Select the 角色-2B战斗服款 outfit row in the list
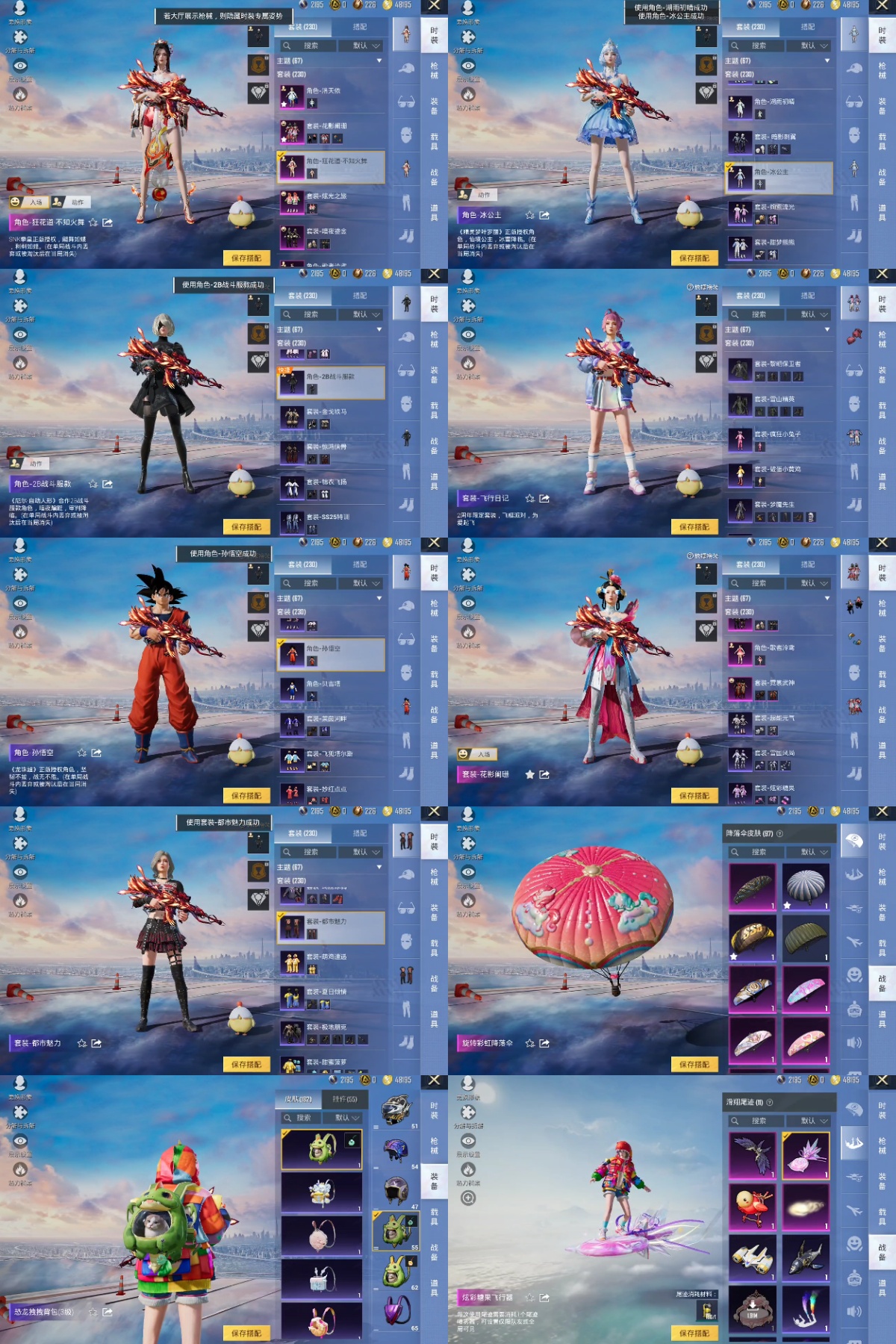Screen dimensions: 896x1344 tap(331, 382)
